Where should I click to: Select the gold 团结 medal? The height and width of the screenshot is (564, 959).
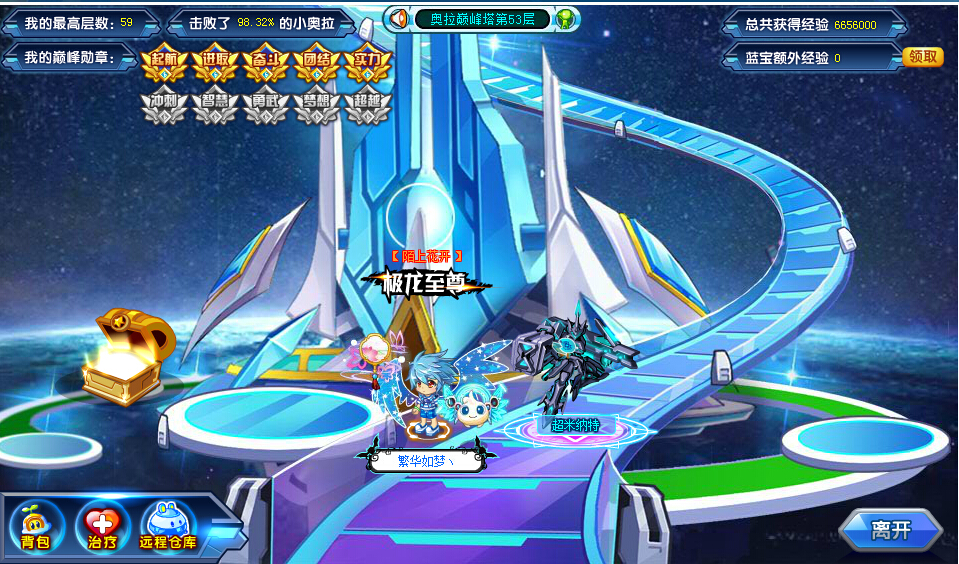tap(316, 62)
